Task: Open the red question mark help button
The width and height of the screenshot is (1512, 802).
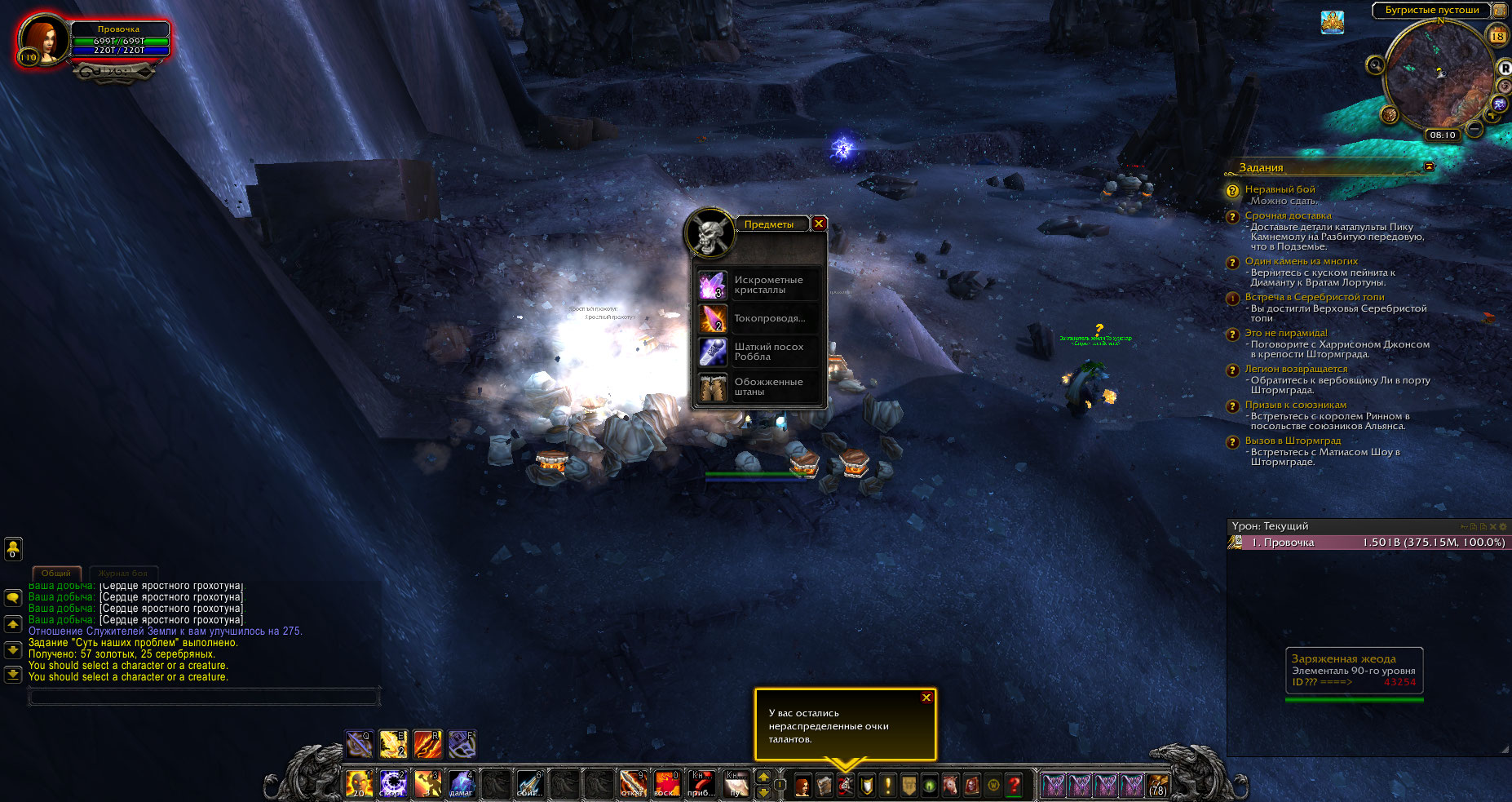Action: [1014, 785]
